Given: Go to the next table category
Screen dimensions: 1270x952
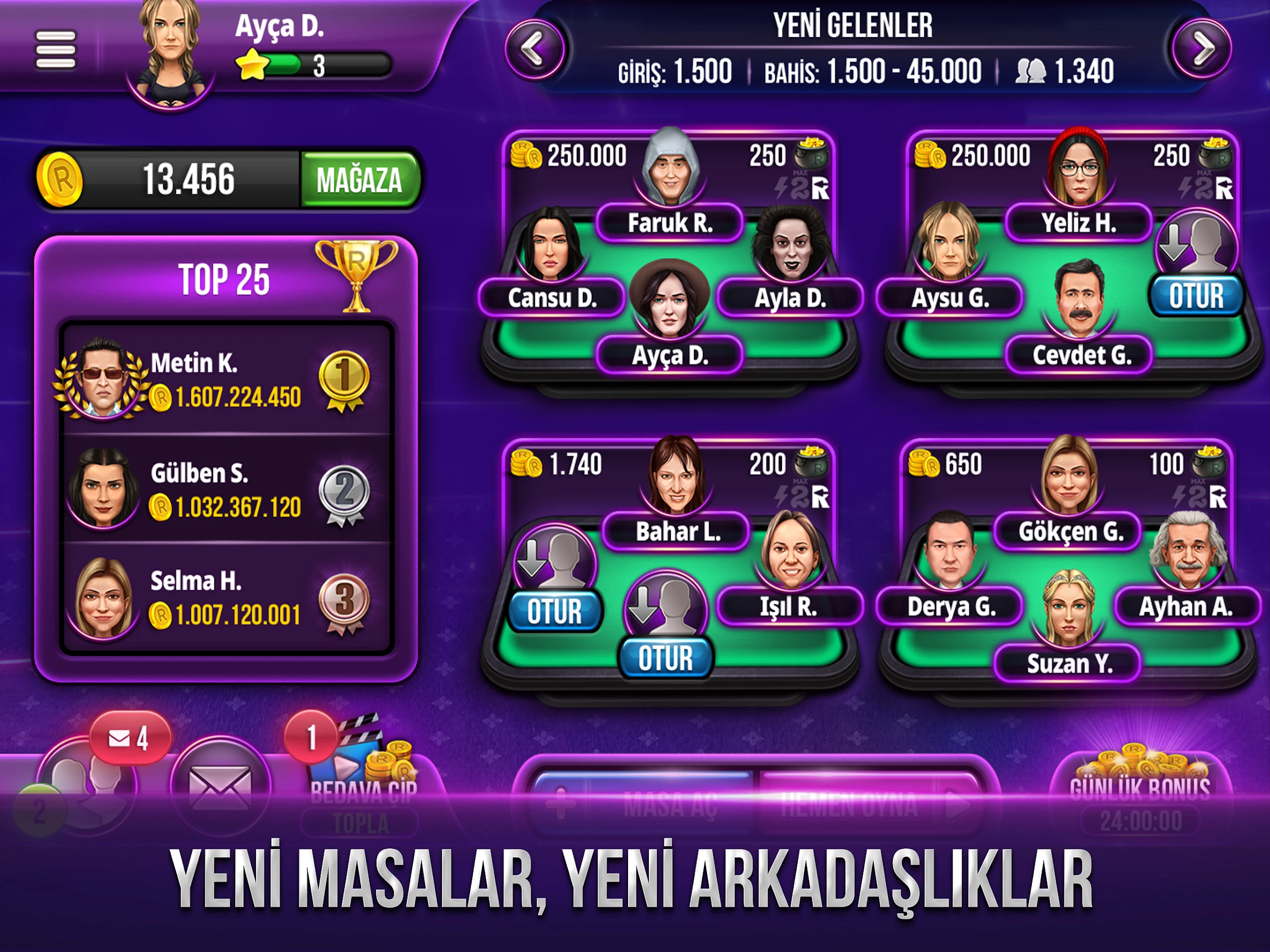Looking at the screenshot, I should click(1202, 49).
